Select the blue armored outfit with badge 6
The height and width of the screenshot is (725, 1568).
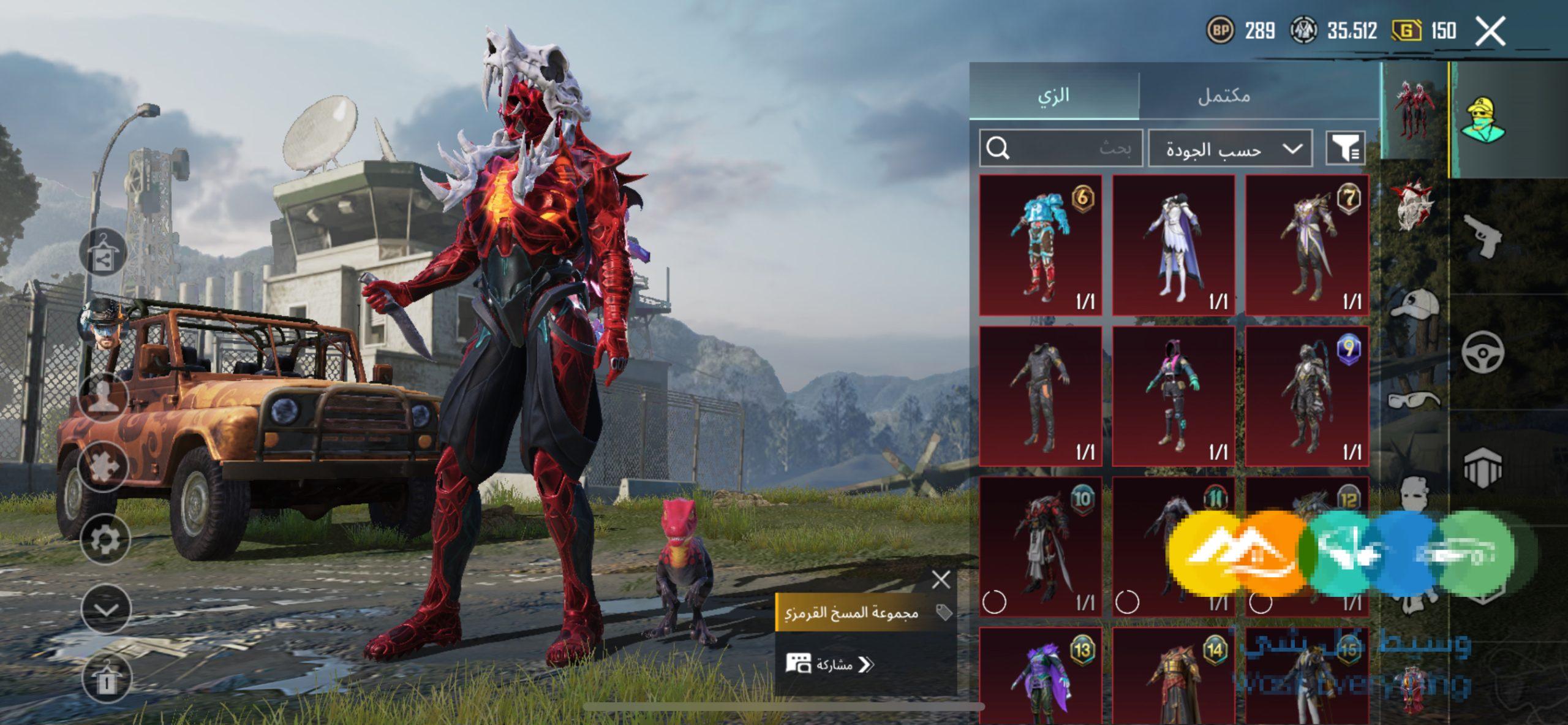[1041, 245]
